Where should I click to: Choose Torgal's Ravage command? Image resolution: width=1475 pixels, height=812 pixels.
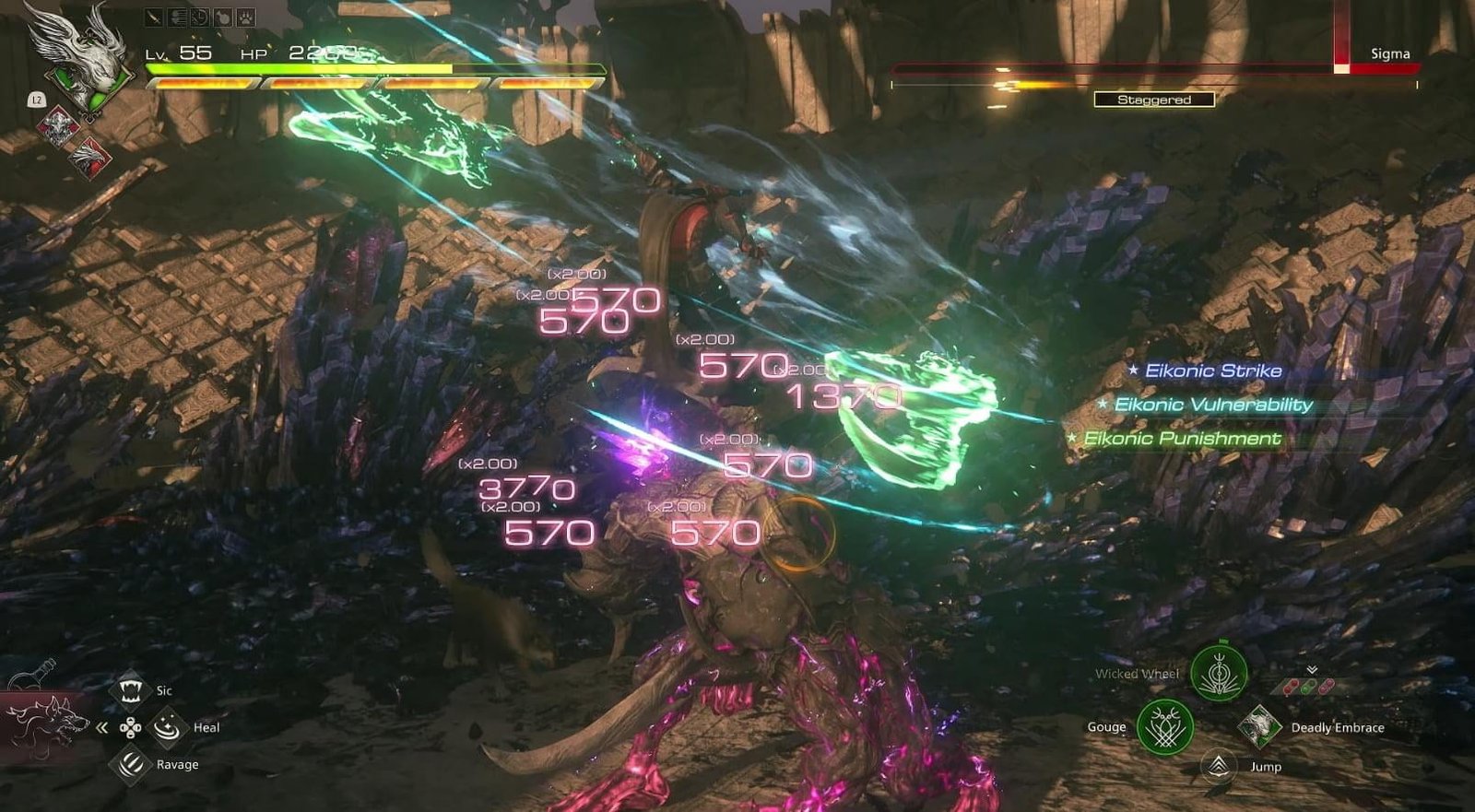click(130, 764)
